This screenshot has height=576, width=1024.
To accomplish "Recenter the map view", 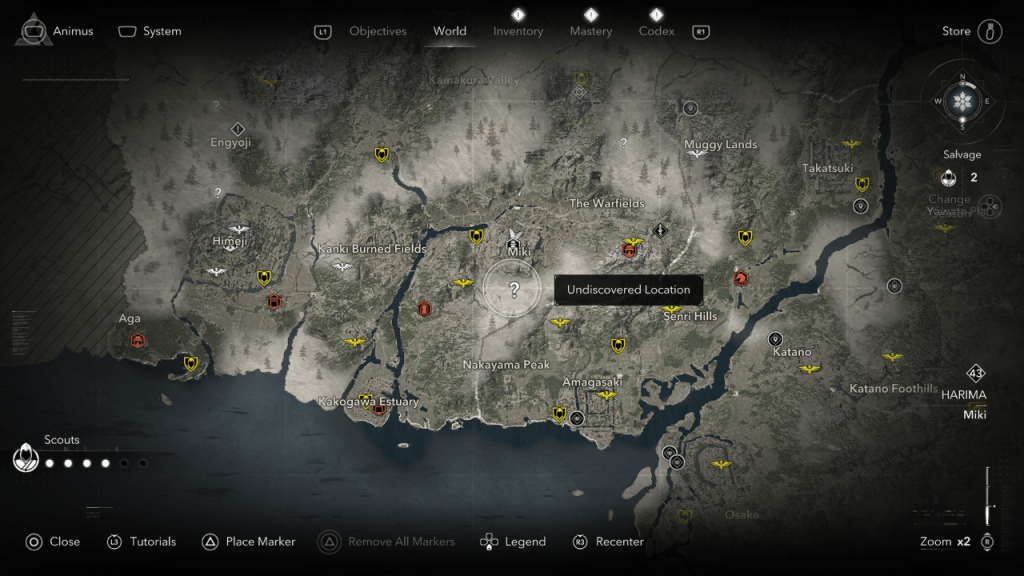I will (608, 541).
